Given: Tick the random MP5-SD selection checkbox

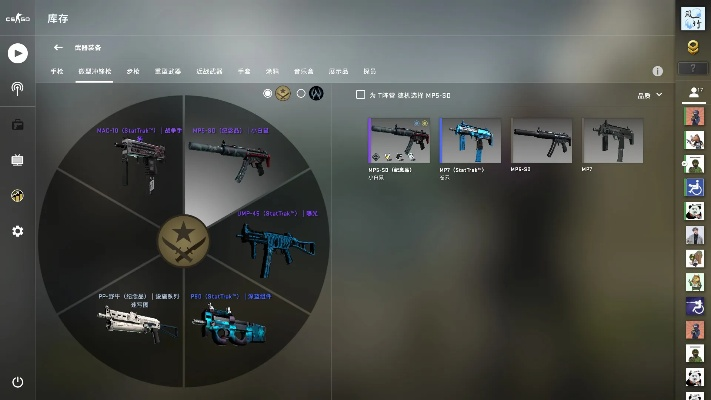Looking at the screenshot, I should (x=361, y=95).
